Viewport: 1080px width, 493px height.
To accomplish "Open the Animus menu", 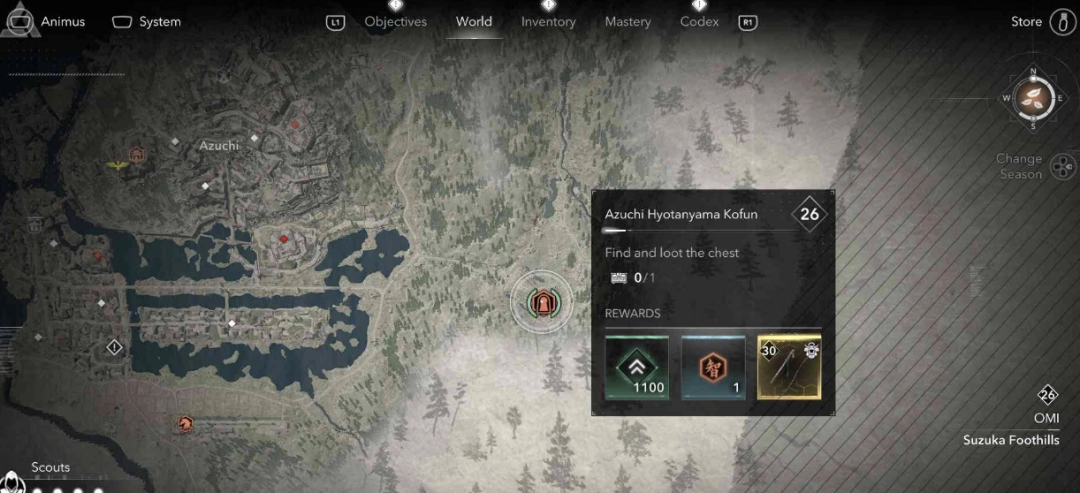I will pyautogui.click(x=46, y=22).
